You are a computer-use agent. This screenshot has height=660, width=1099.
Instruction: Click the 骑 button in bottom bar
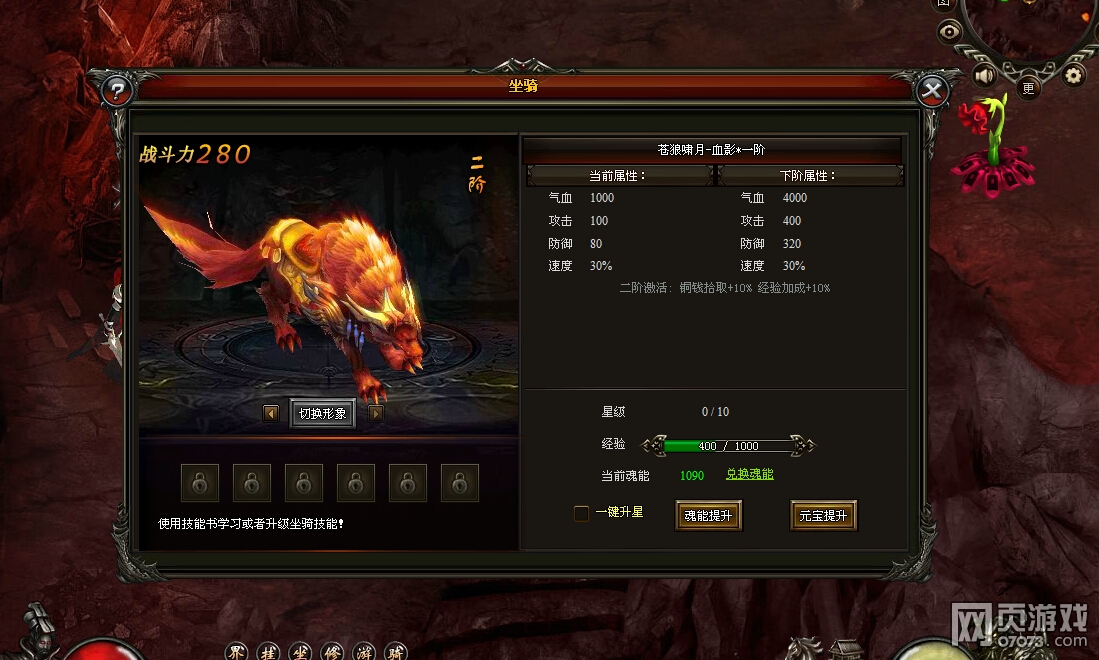pos(396,653)
